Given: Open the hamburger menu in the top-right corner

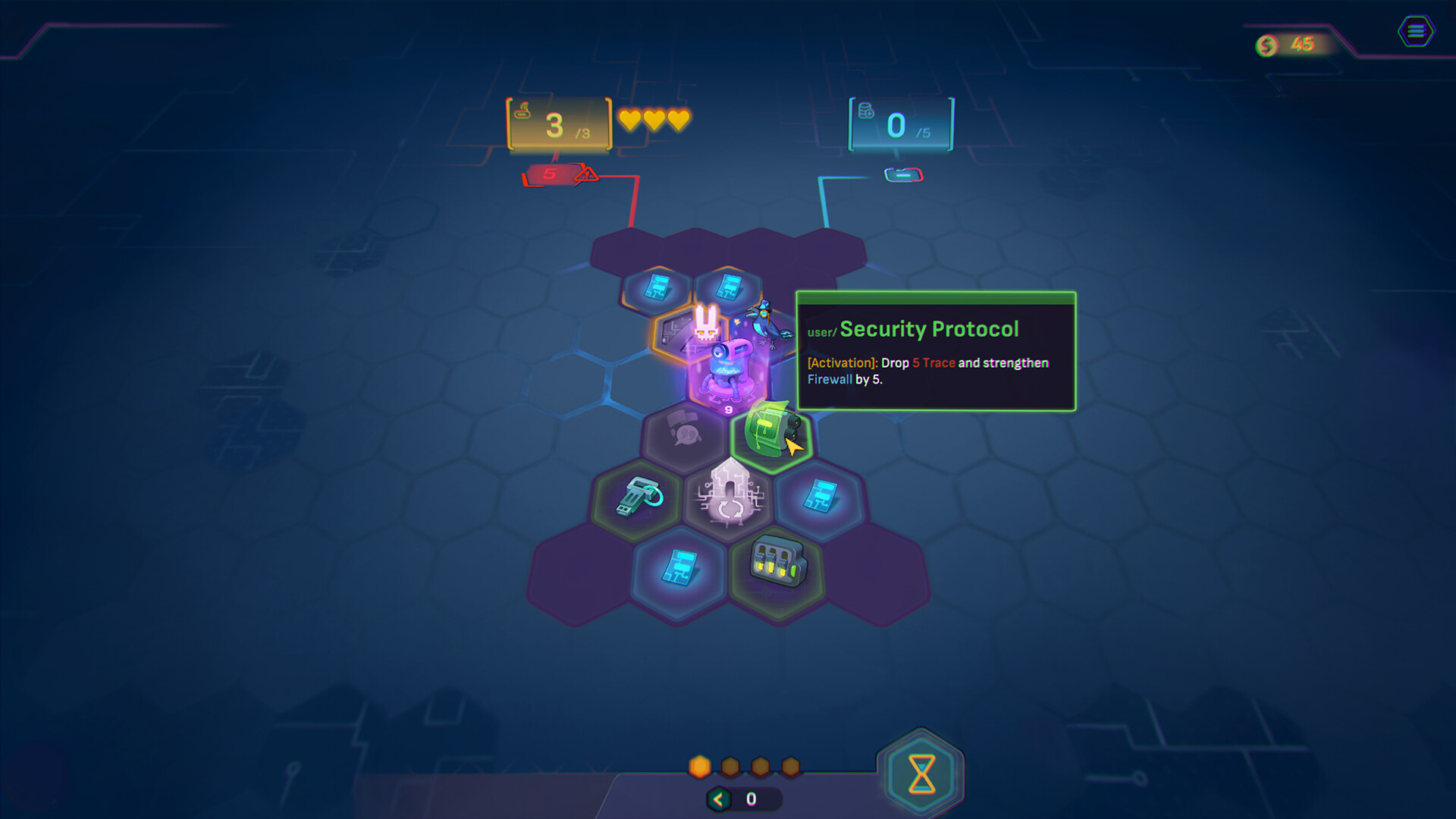Looking at the screenshot, I should click(x=1415, y=31).
